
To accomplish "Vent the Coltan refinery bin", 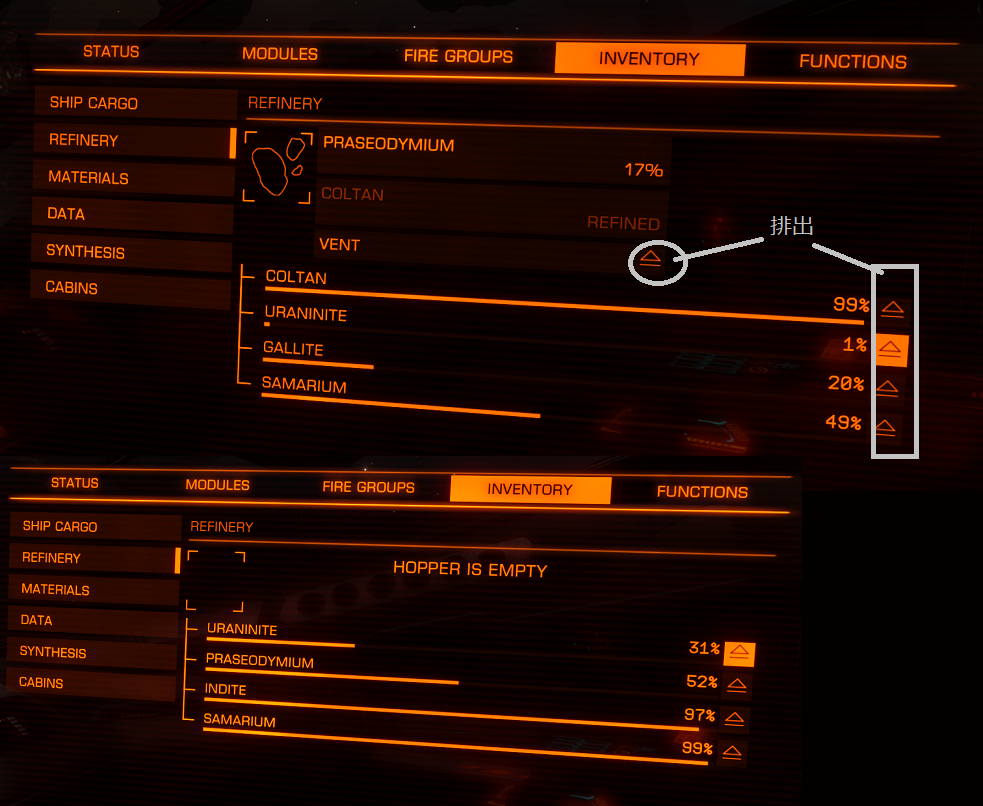I will pos(891,308).
